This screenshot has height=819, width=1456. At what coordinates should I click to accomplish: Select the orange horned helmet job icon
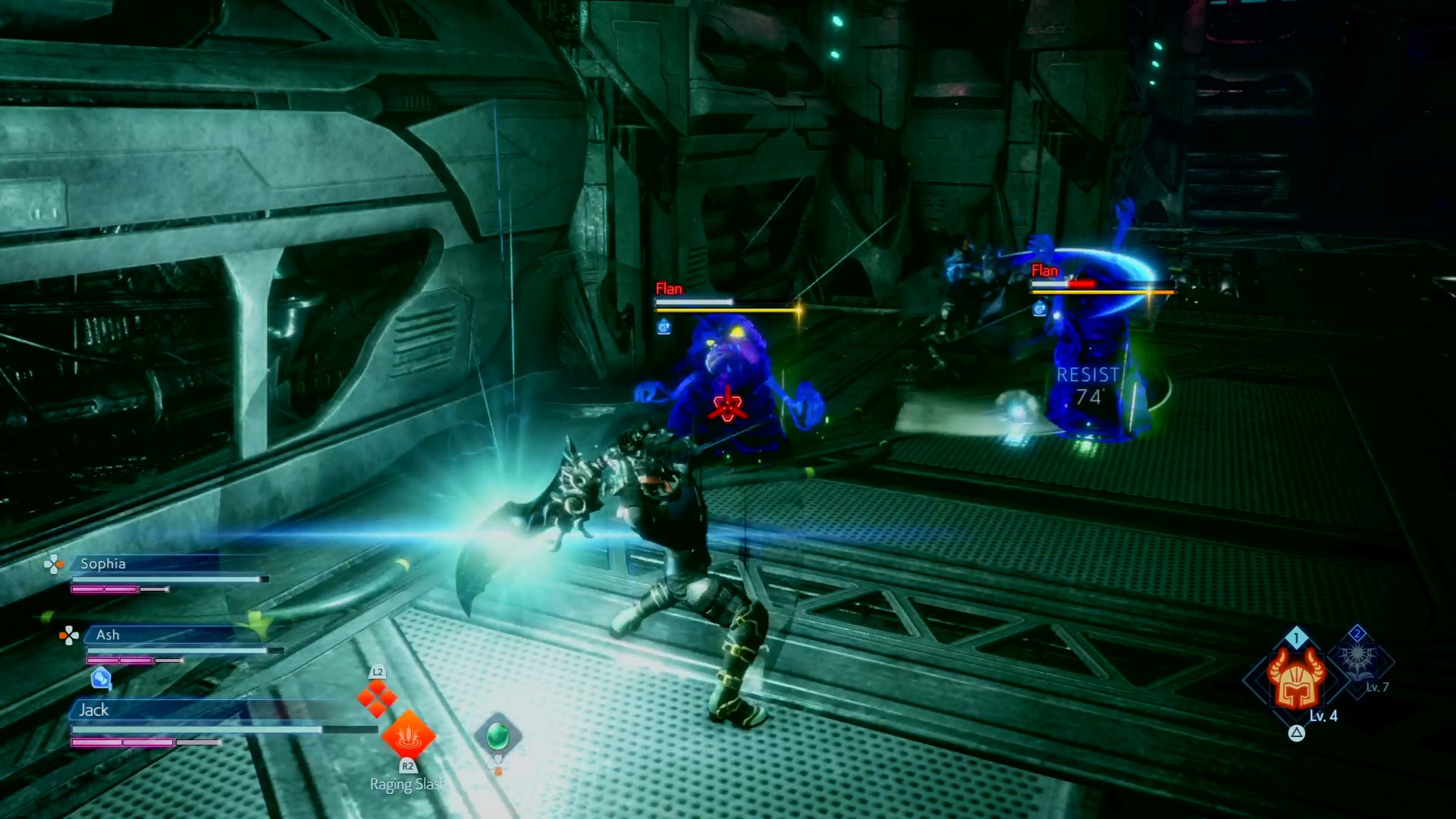[1296, 679]
